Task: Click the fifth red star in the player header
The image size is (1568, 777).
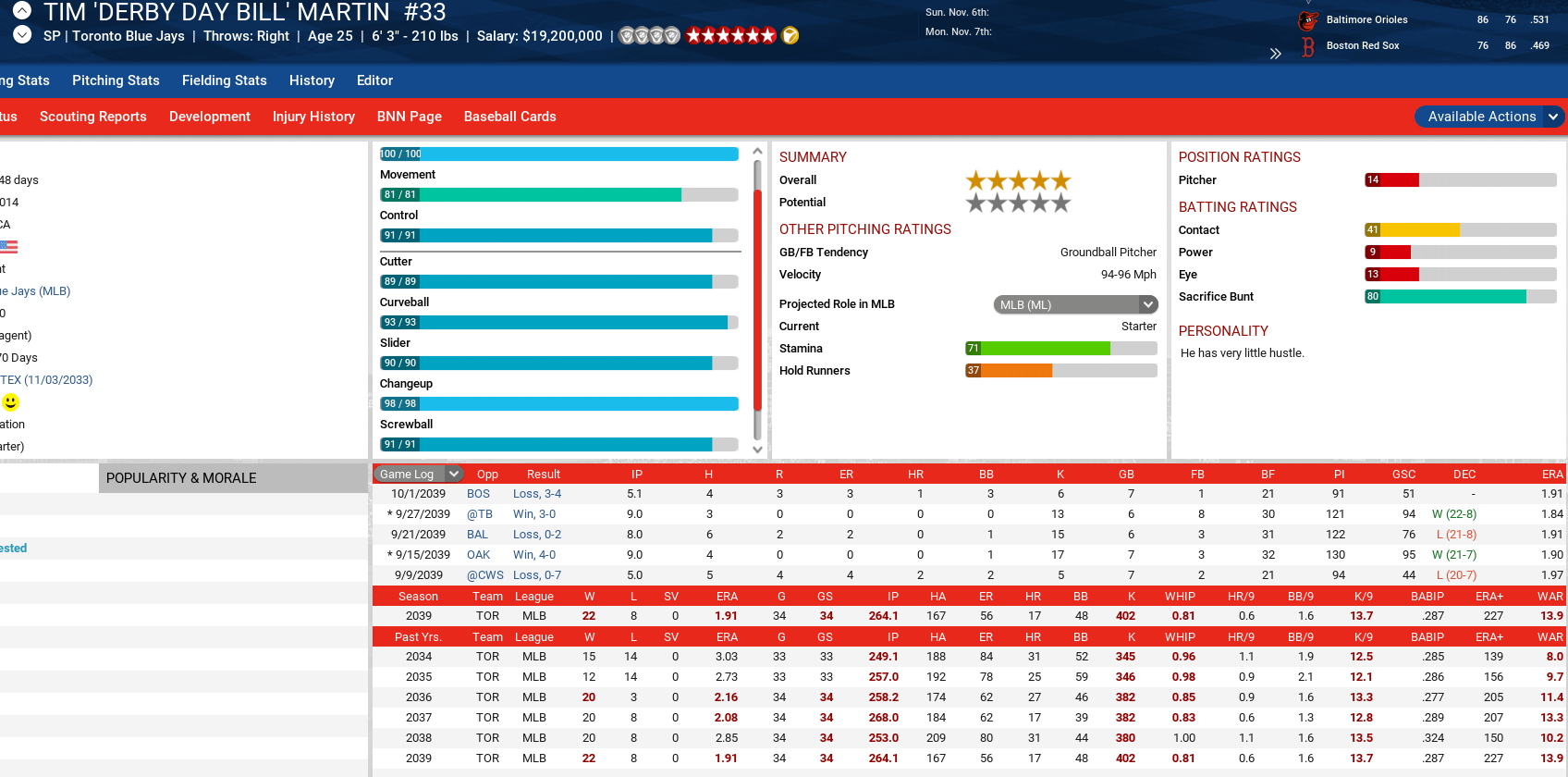Action: point(752,35)
